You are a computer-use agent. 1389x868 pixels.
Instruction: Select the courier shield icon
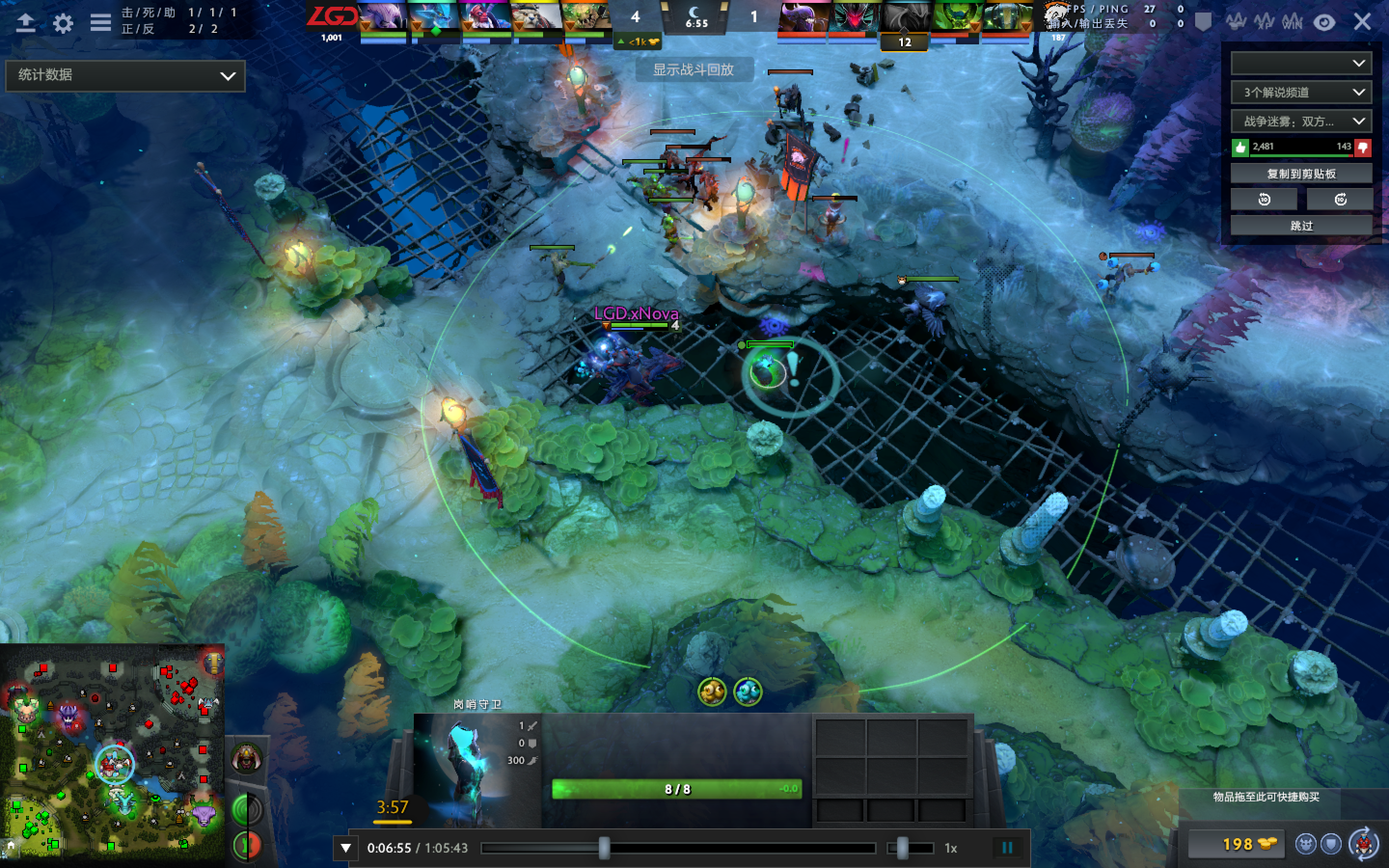(1332, 844)
